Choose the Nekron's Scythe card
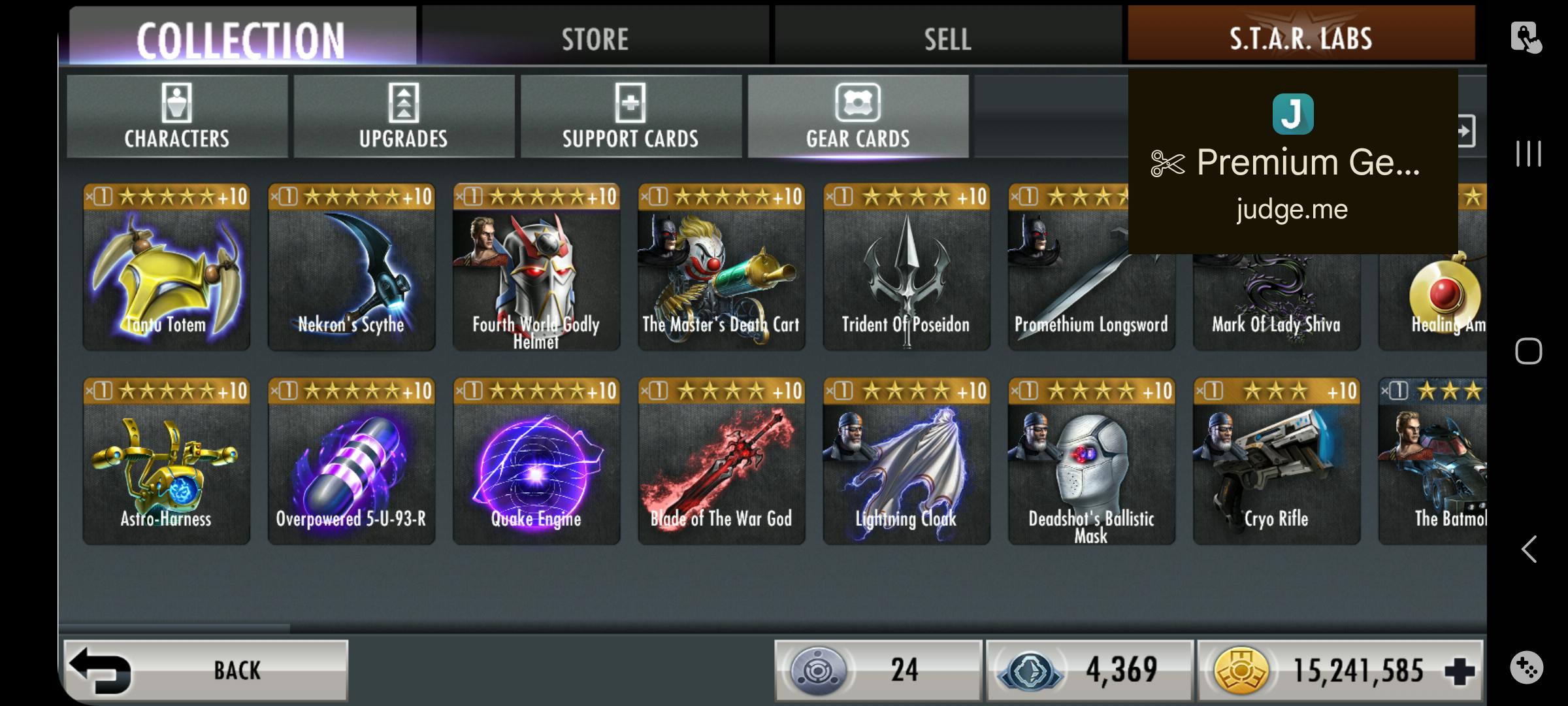The width and height of the screenshot is (1568, 706). (351, 268)
